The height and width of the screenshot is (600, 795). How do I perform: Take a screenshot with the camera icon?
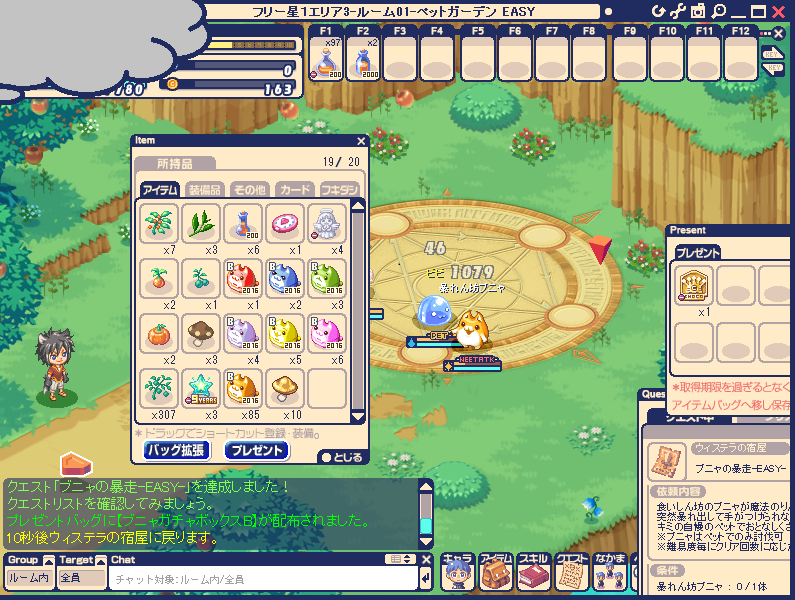698,11
